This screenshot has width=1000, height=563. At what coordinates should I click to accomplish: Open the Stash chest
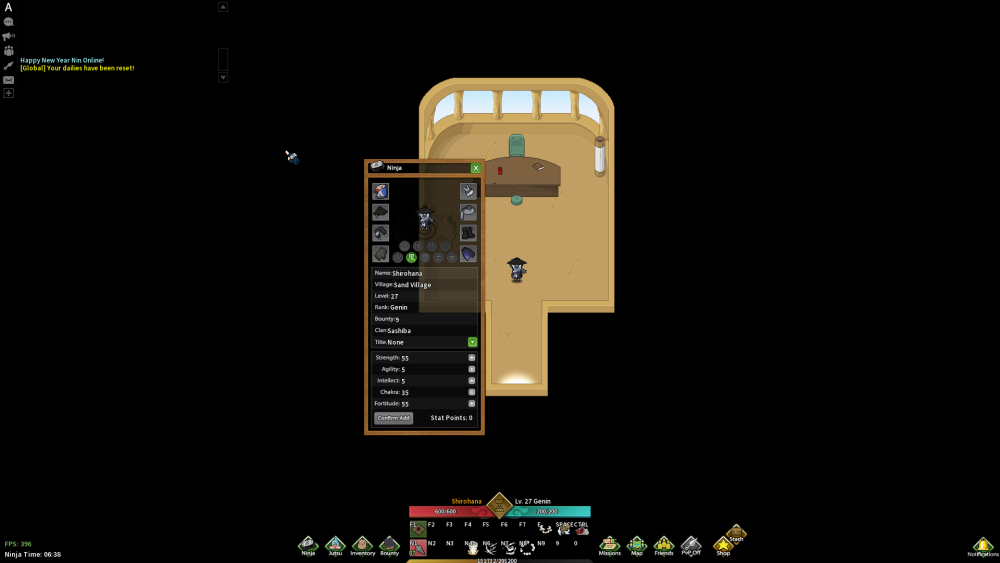tap(736, 533)
